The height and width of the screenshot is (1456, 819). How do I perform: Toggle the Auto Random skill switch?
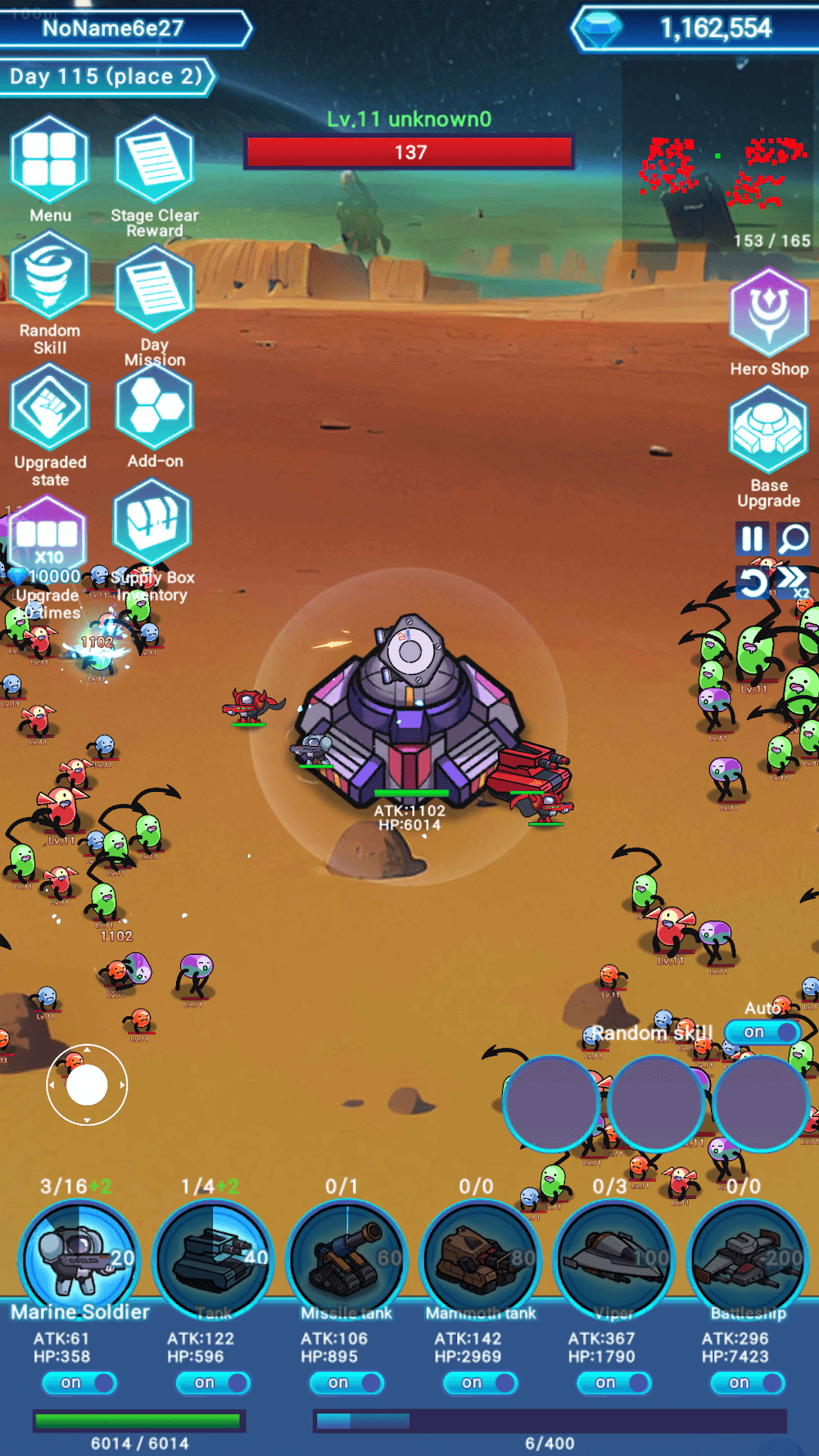click(x=762, y=1032)
